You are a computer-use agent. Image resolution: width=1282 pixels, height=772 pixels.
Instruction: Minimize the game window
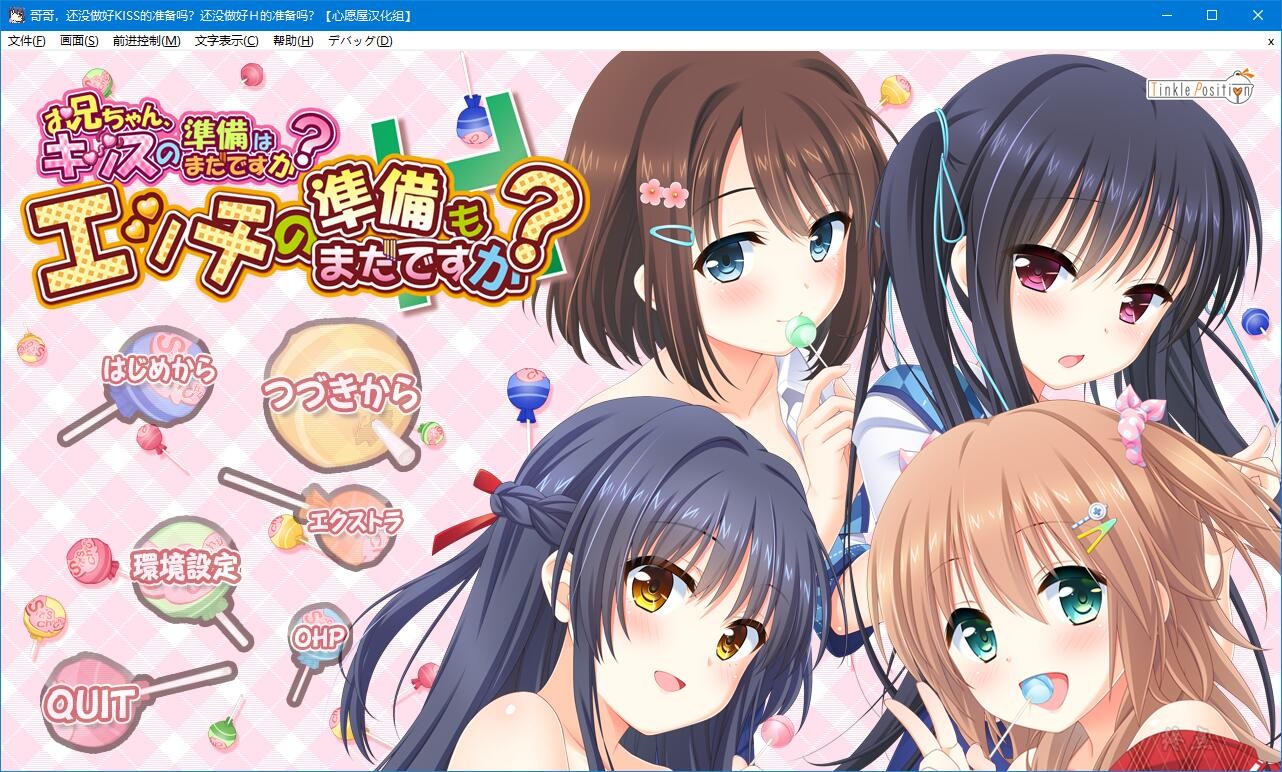1166,15
